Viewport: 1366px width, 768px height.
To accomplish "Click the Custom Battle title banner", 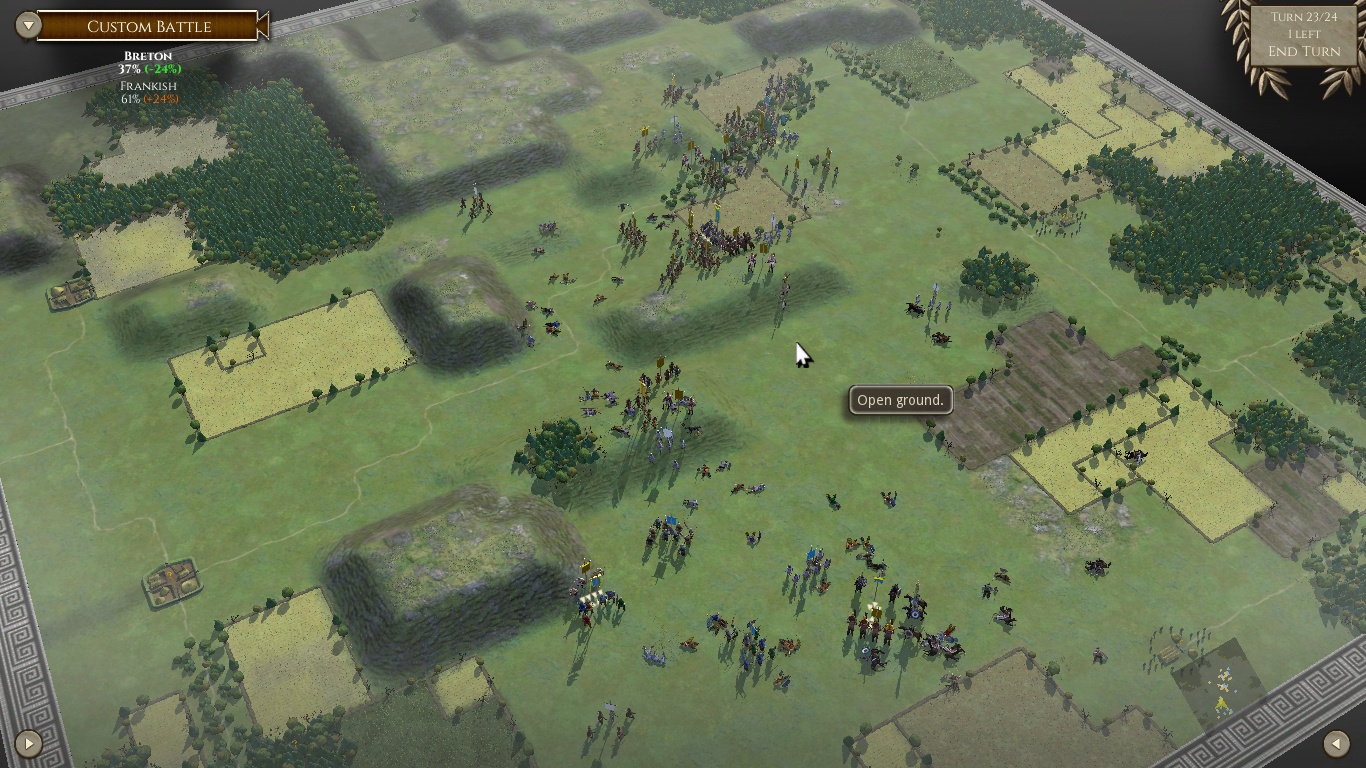I will pyautogui.click(x=149, y=26).
